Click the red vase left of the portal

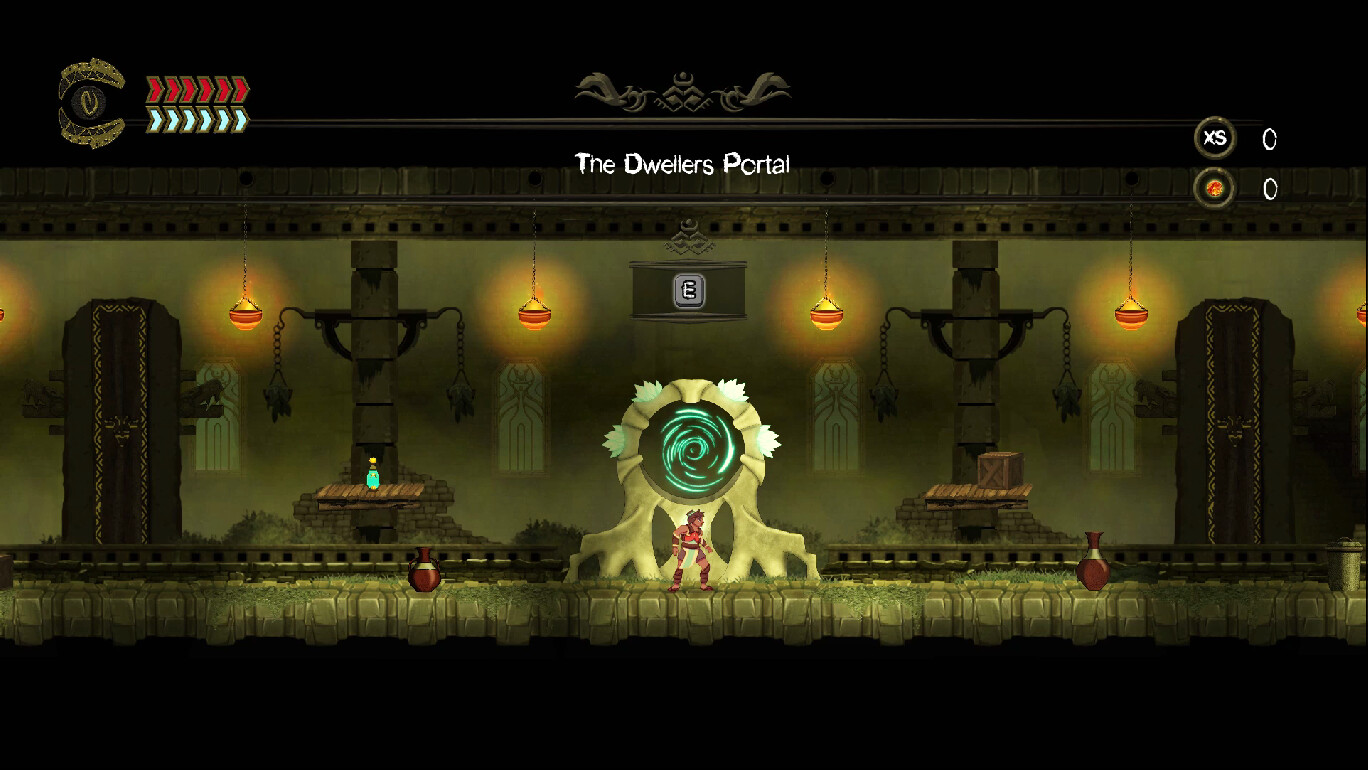point(426,572)
